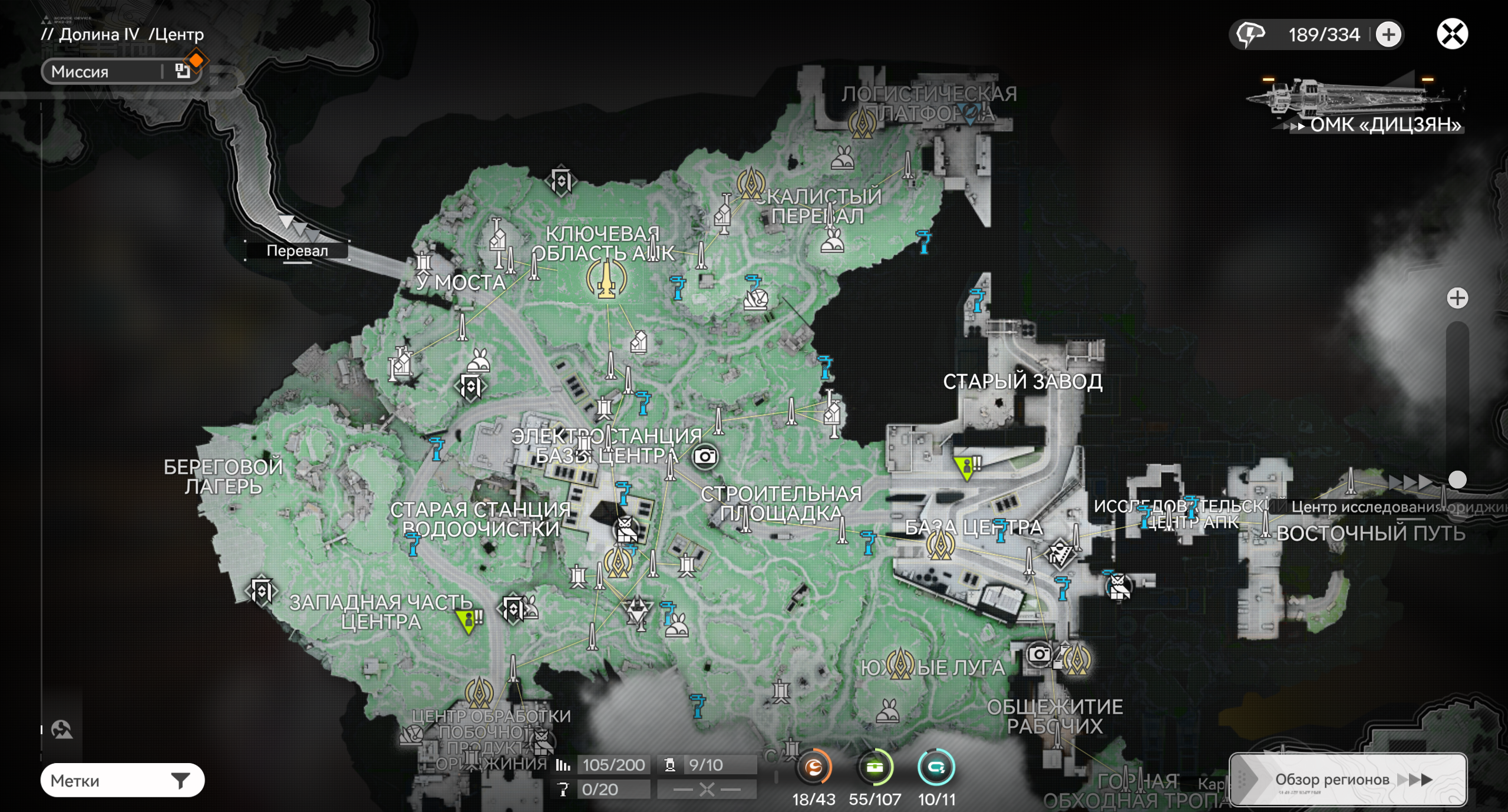
Task: Click the camera marker near Южные луга
Action: (1038, 654)
